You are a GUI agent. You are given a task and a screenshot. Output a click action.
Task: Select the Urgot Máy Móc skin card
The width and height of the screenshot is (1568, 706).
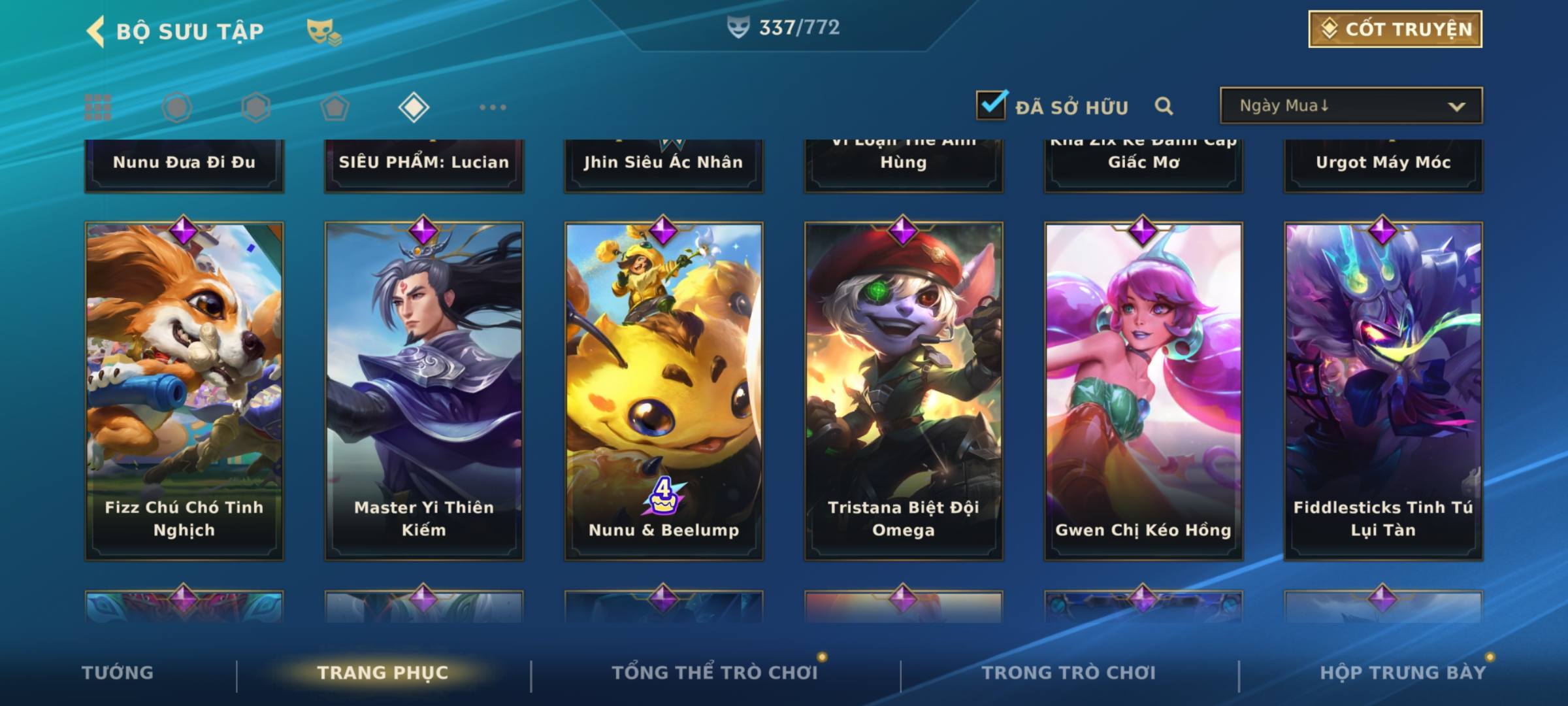pos(1383,165)
